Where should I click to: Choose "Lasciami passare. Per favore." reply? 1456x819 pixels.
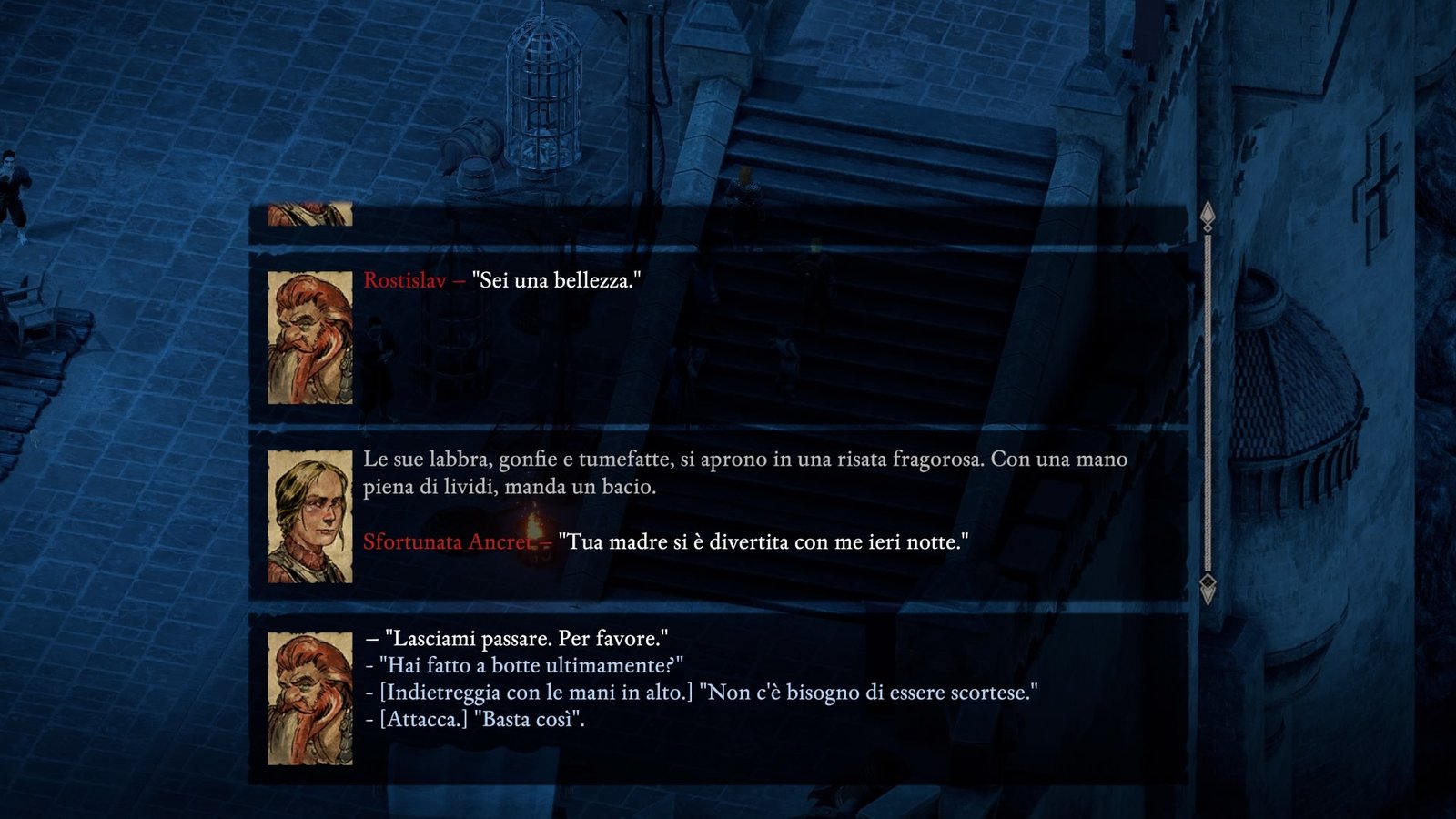point(525,638)
